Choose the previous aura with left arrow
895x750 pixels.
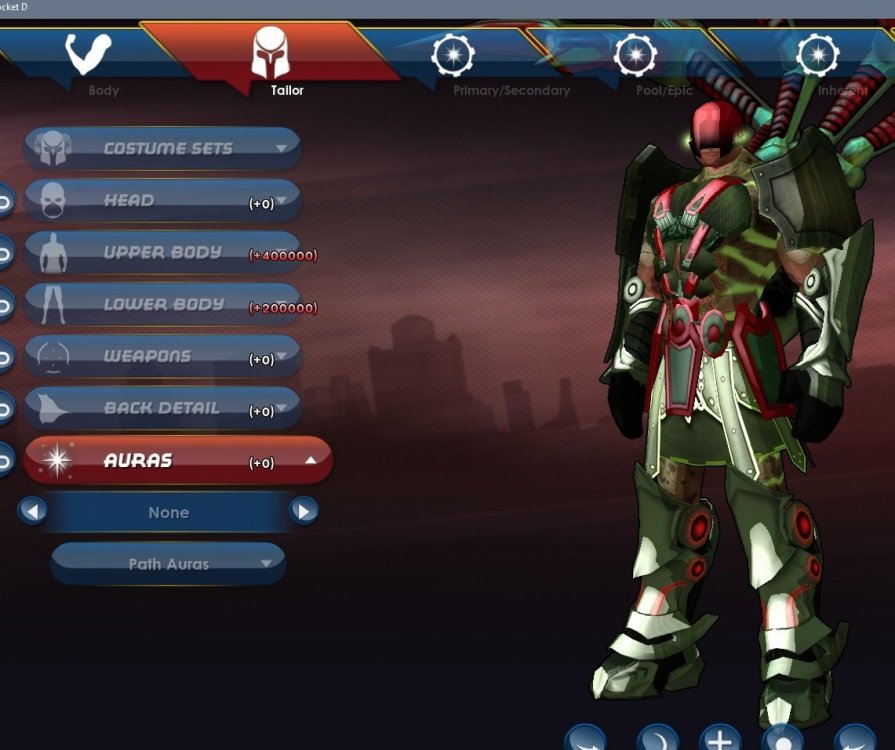[x=33, y=512]
